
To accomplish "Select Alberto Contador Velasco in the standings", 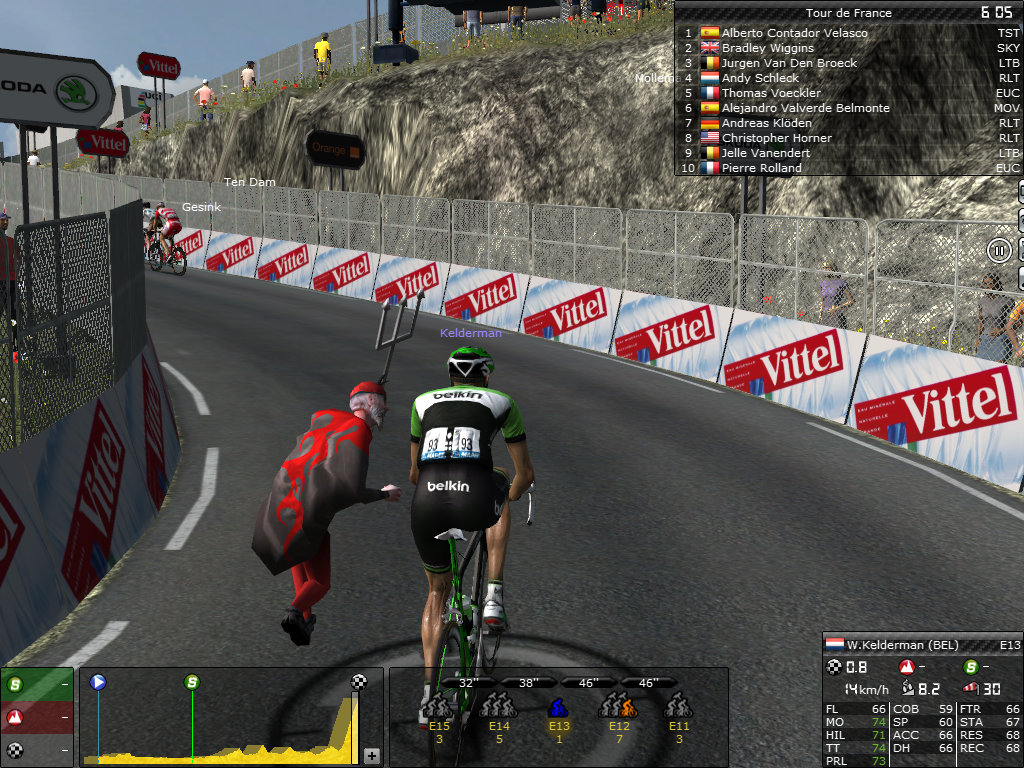I will click(794, 33).
